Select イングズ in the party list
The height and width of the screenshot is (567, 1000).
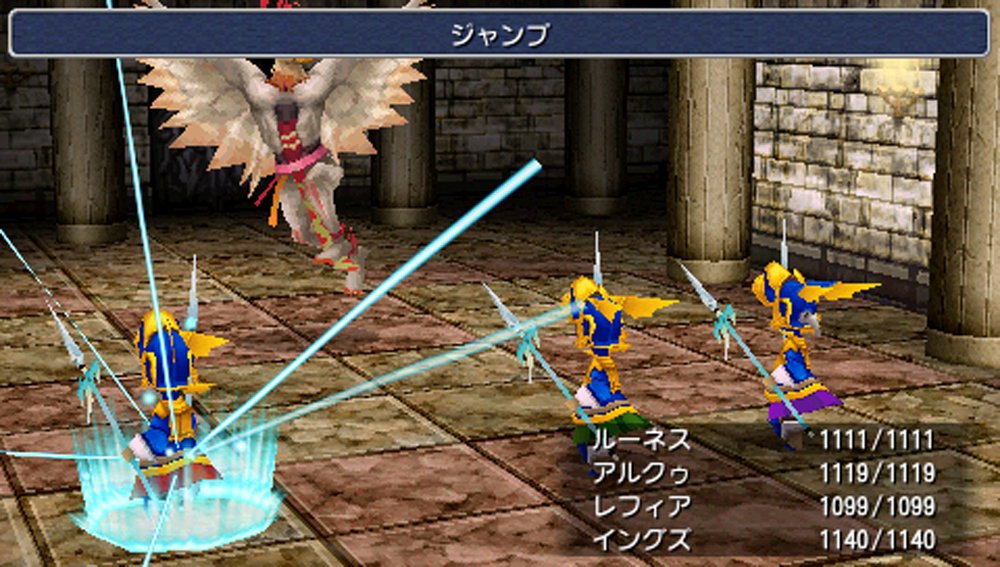click(641, 540)
